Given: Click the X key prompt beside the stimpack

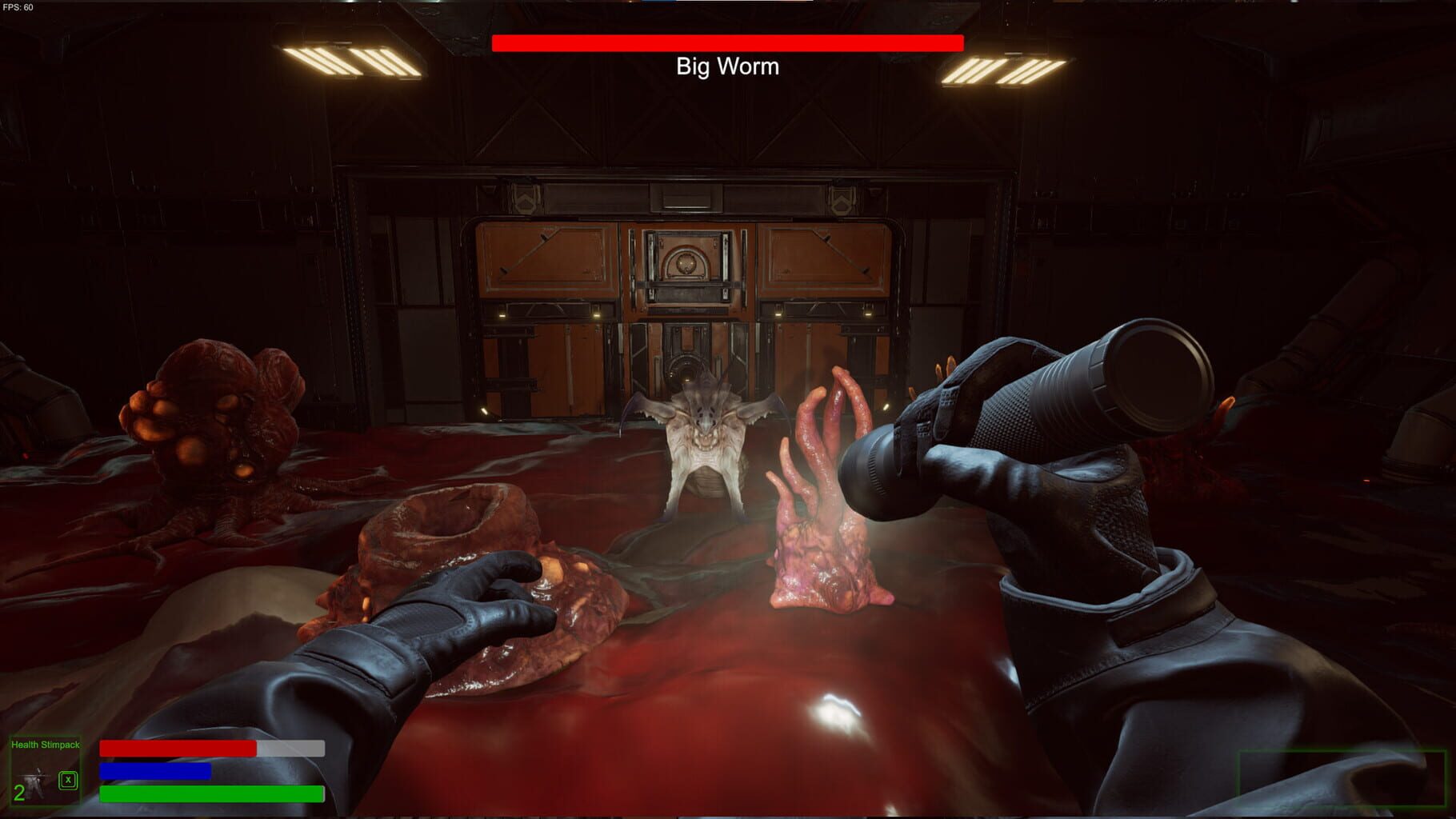Looking at the screenshot, I should [67, 779].
